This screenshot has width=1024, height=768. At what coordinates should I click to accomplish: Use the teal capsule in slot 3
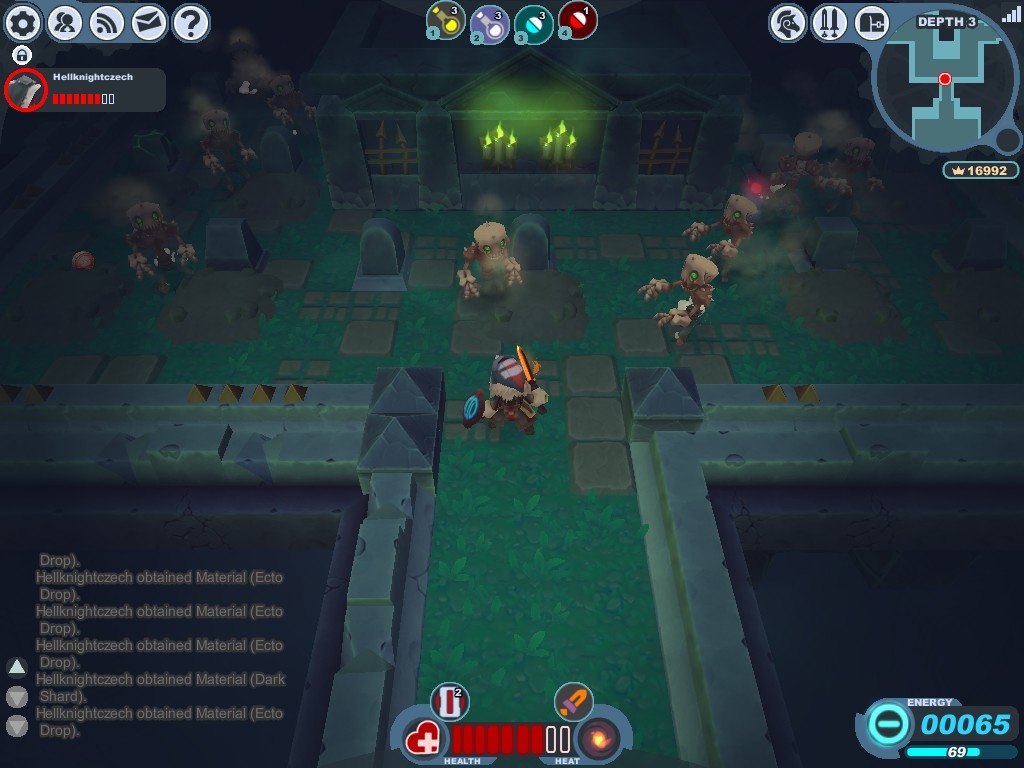(x=533, y=22)
